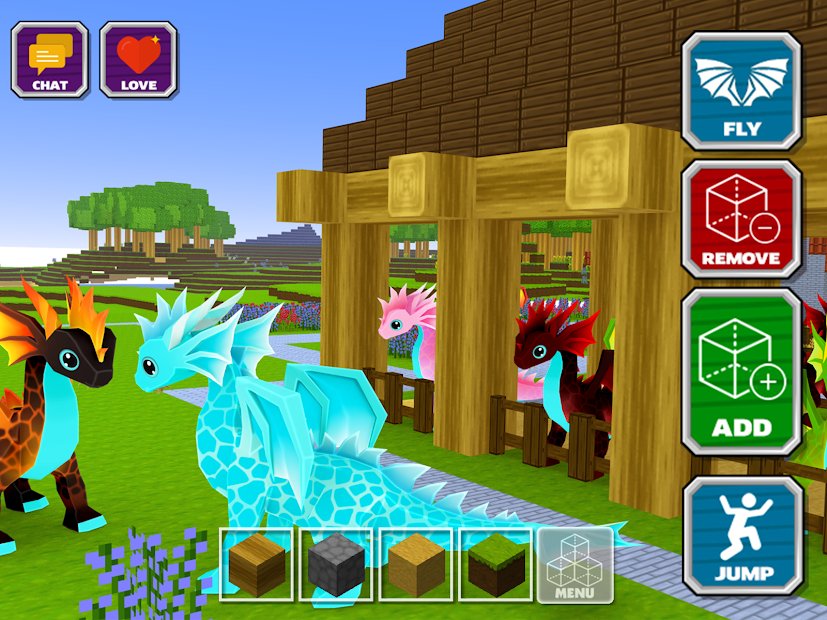The image size is (827, 620).
Task: Choose the Add block tool
Action: (741, 372)
